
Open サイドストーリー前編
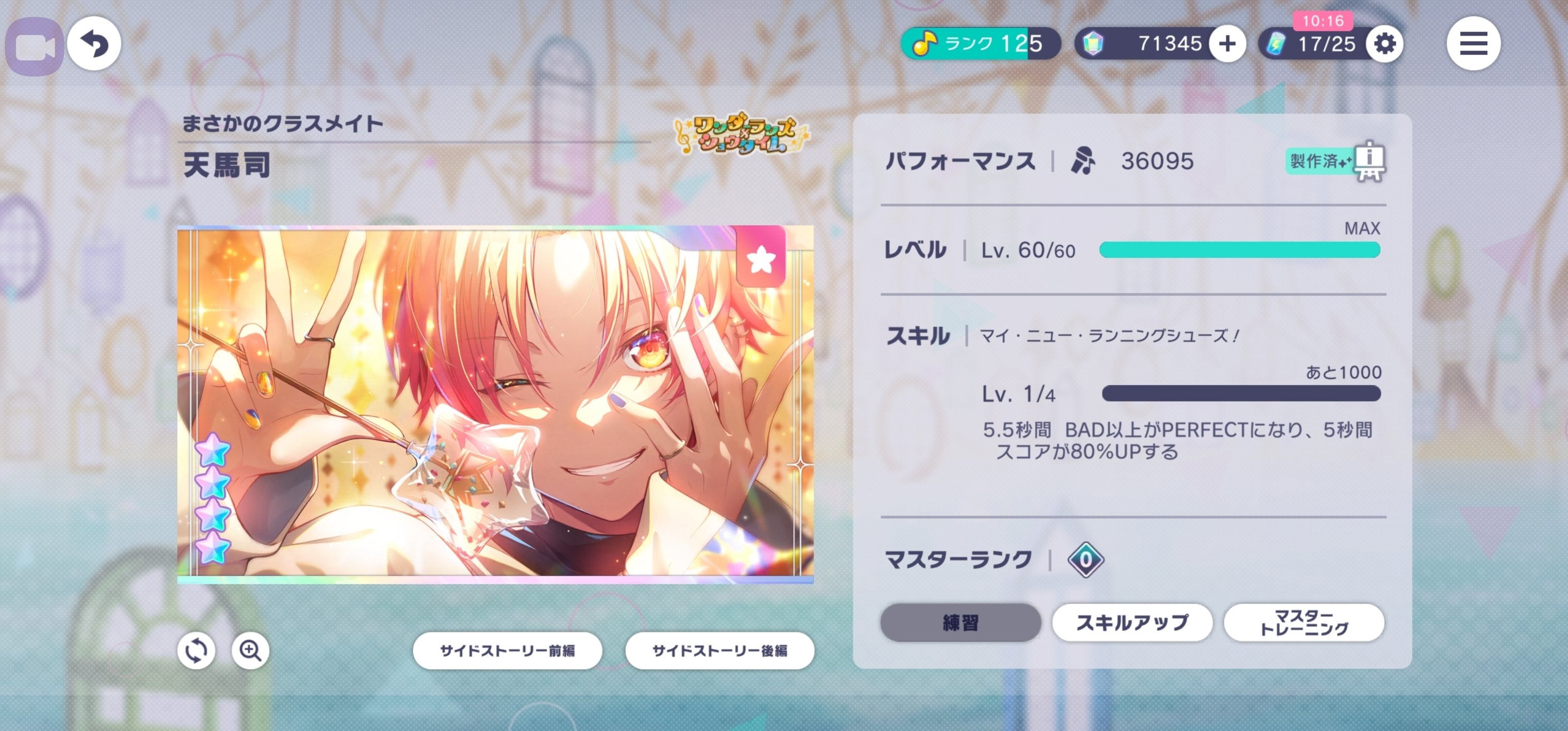click(x=508, y=651)
